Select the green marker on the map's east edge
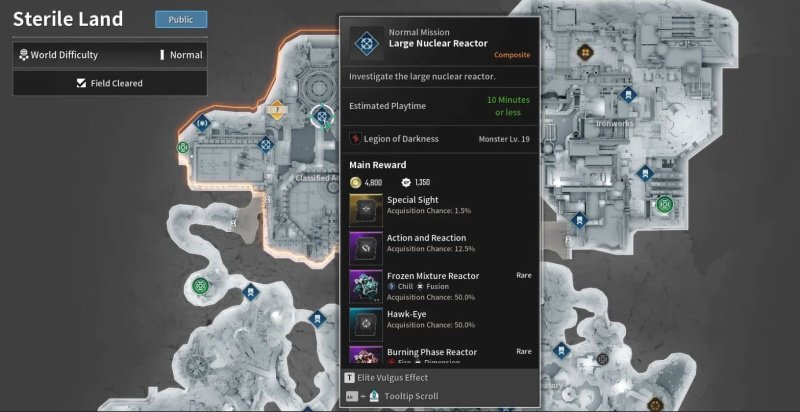Image resolution: width=800 pixels, height=412 pixels. (x=663, y=204)
